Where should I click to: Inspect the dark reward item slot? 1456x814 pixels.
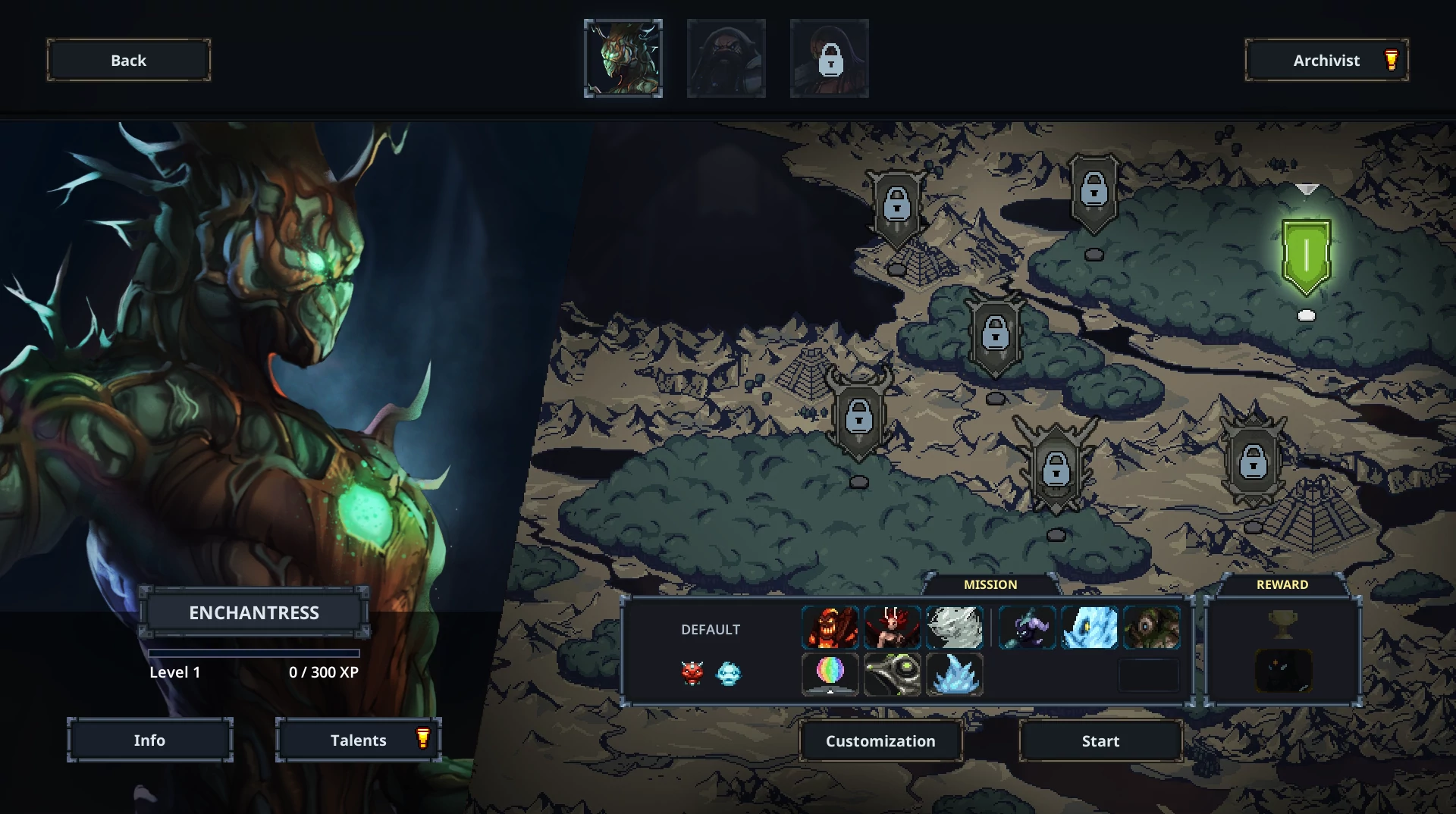pos(1283,671)
